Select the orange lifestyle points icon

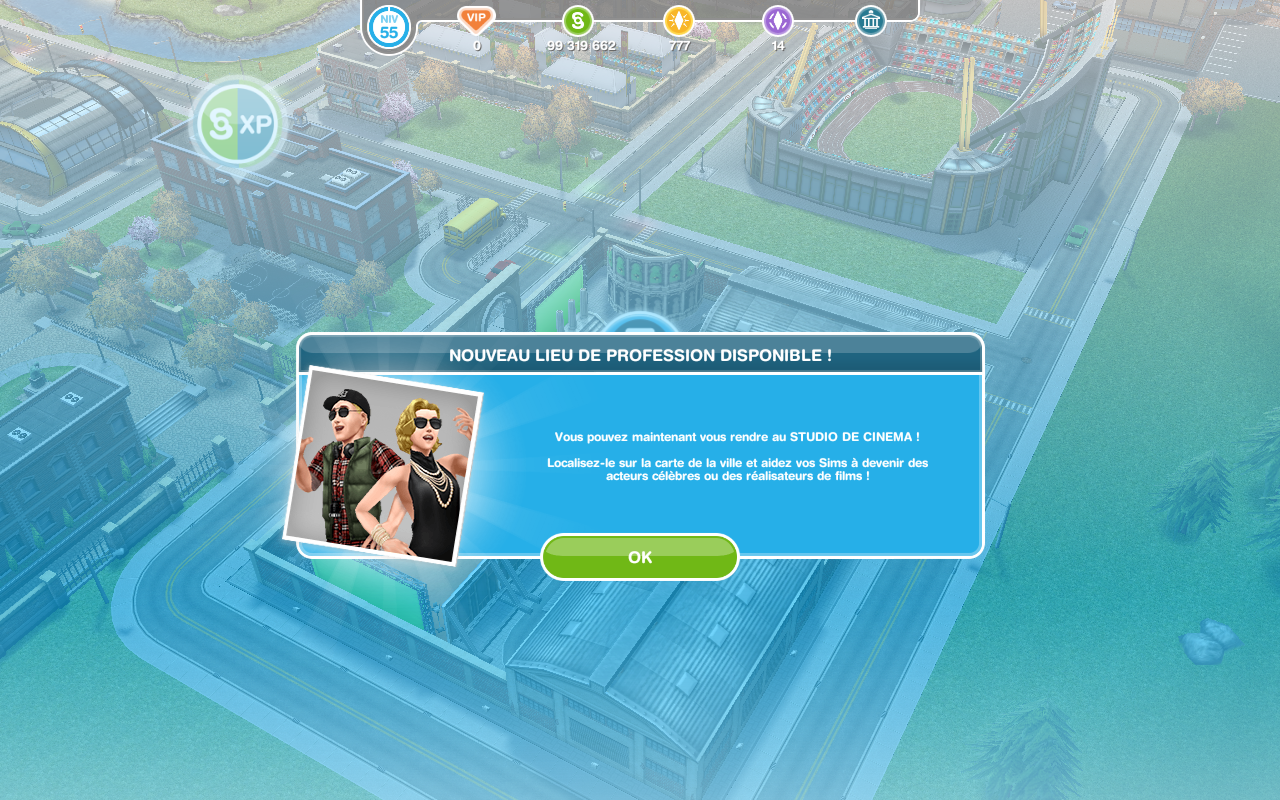tap(679, 21)
